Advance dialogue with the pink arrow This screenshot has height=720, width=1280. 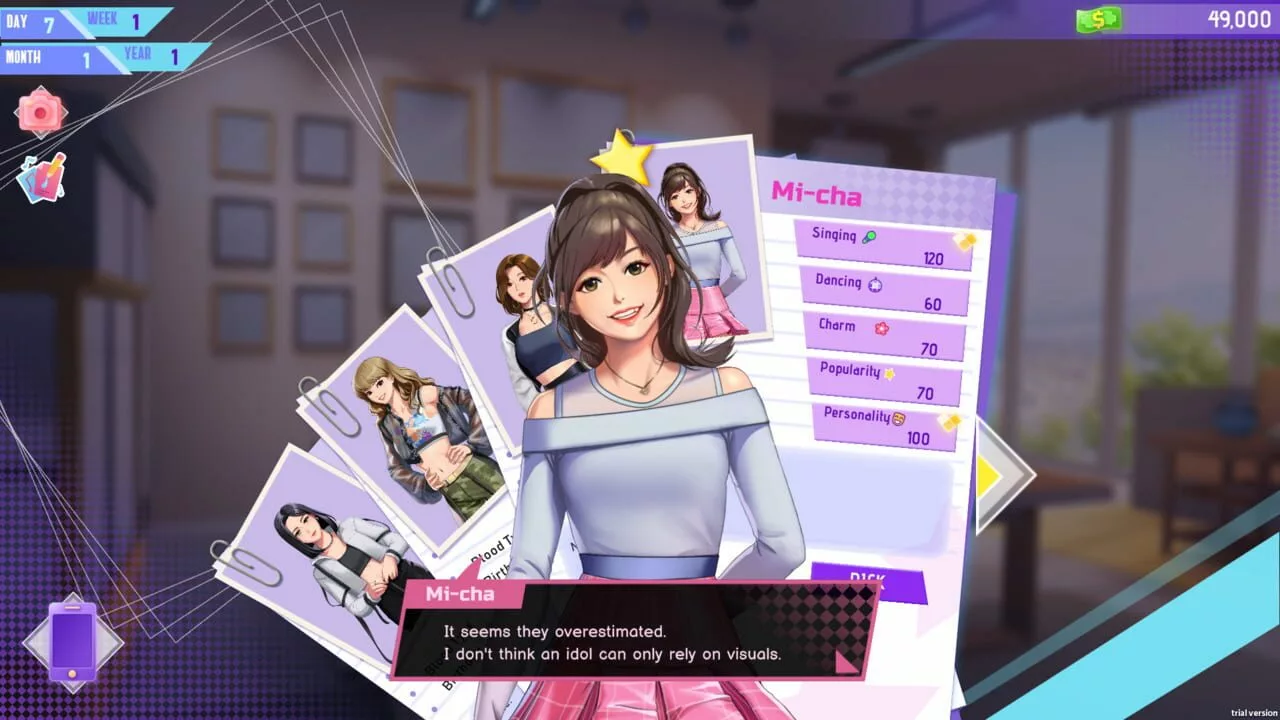click(x=845, y=660)
